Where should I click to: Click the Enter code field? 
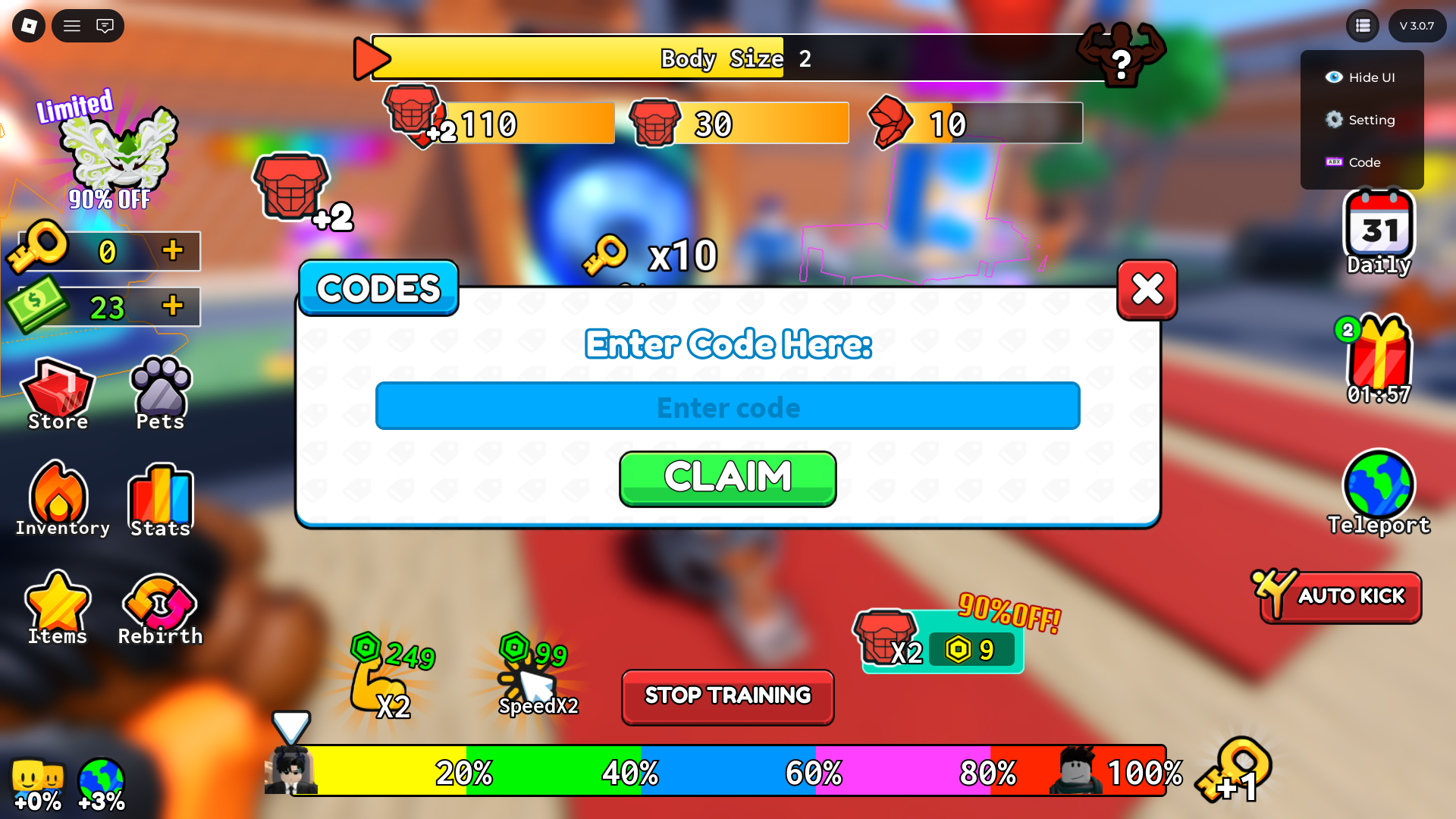(727, 406)
